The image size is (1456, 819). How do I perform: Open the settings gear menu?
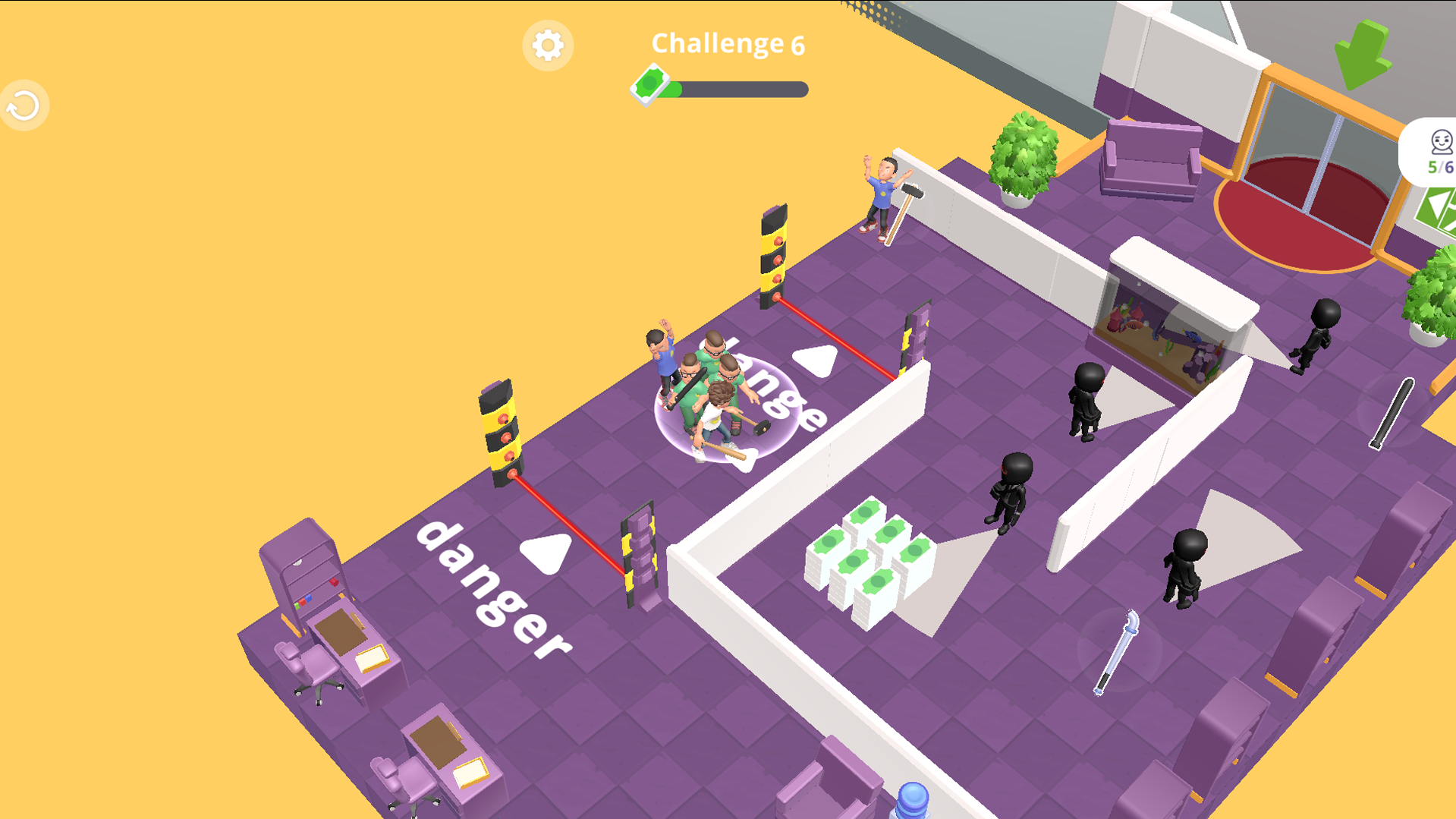point(548,46)
